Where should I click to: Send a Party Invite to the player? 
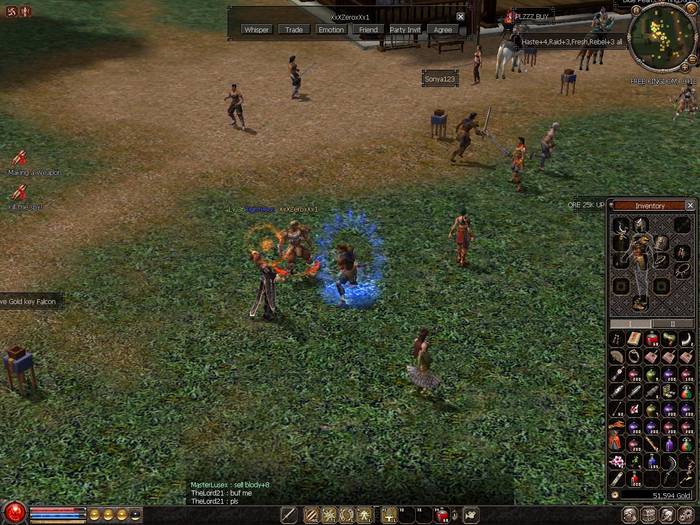click(405, 30)
